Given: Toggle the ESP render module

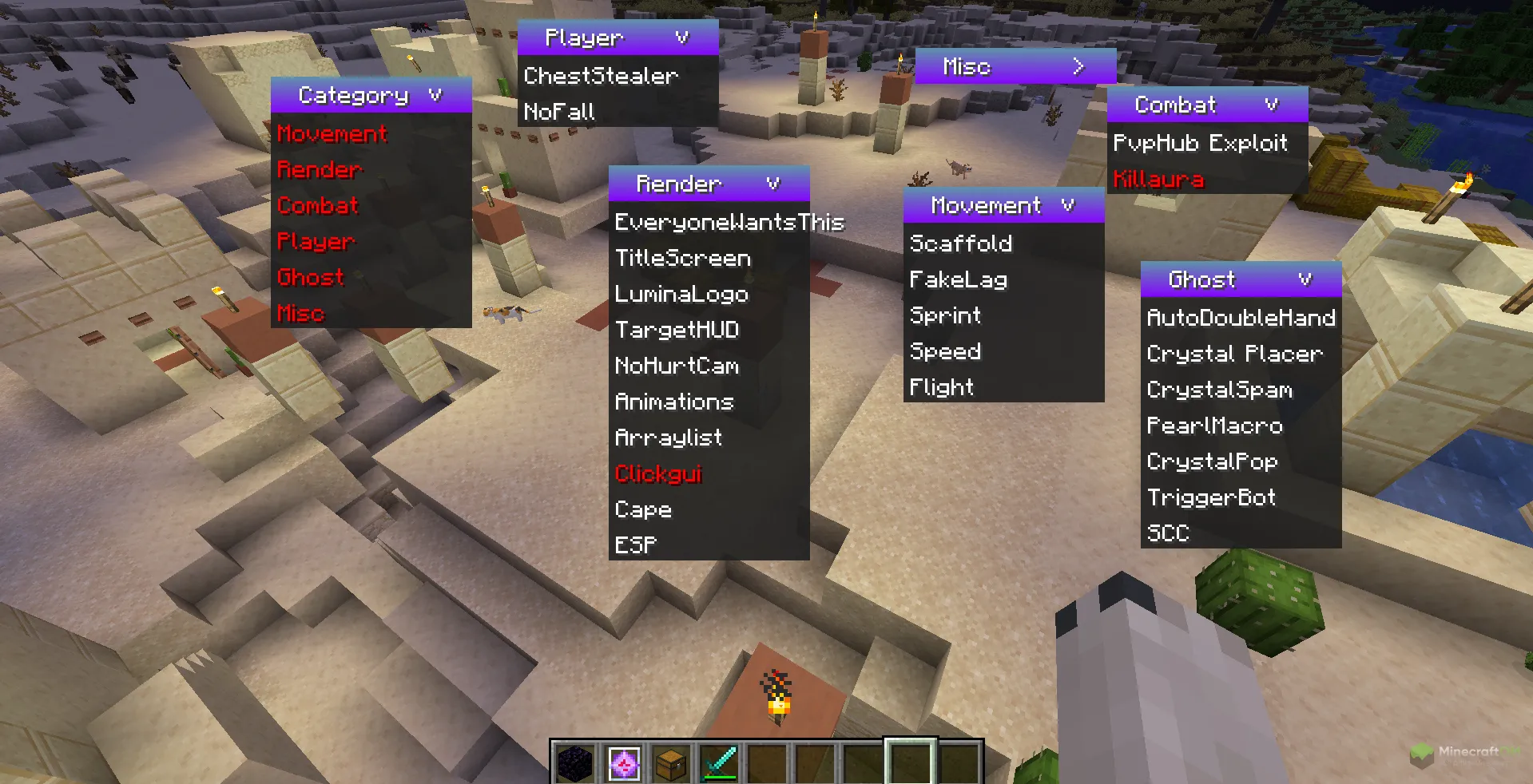Looking at the screenshot, I should click(636, 544).
